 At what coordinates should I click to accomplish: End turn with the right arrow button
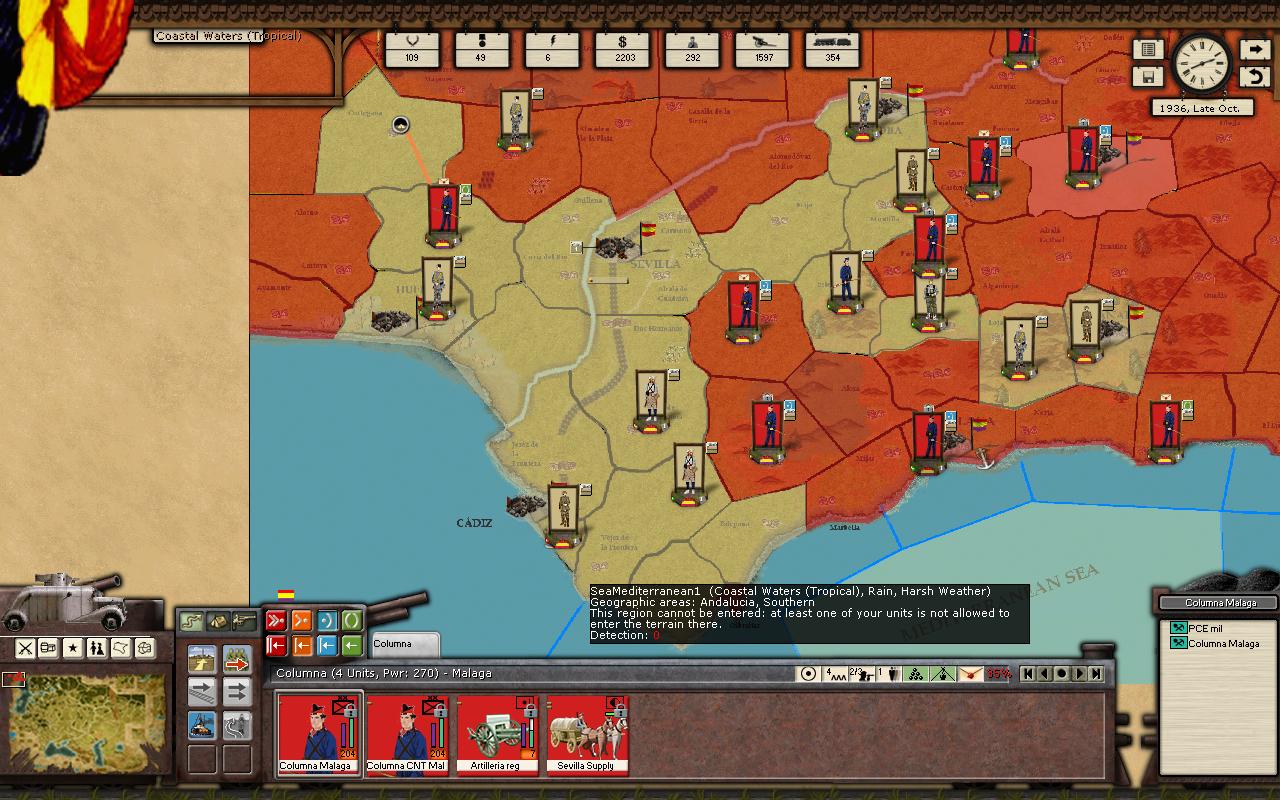point(1255,49)
